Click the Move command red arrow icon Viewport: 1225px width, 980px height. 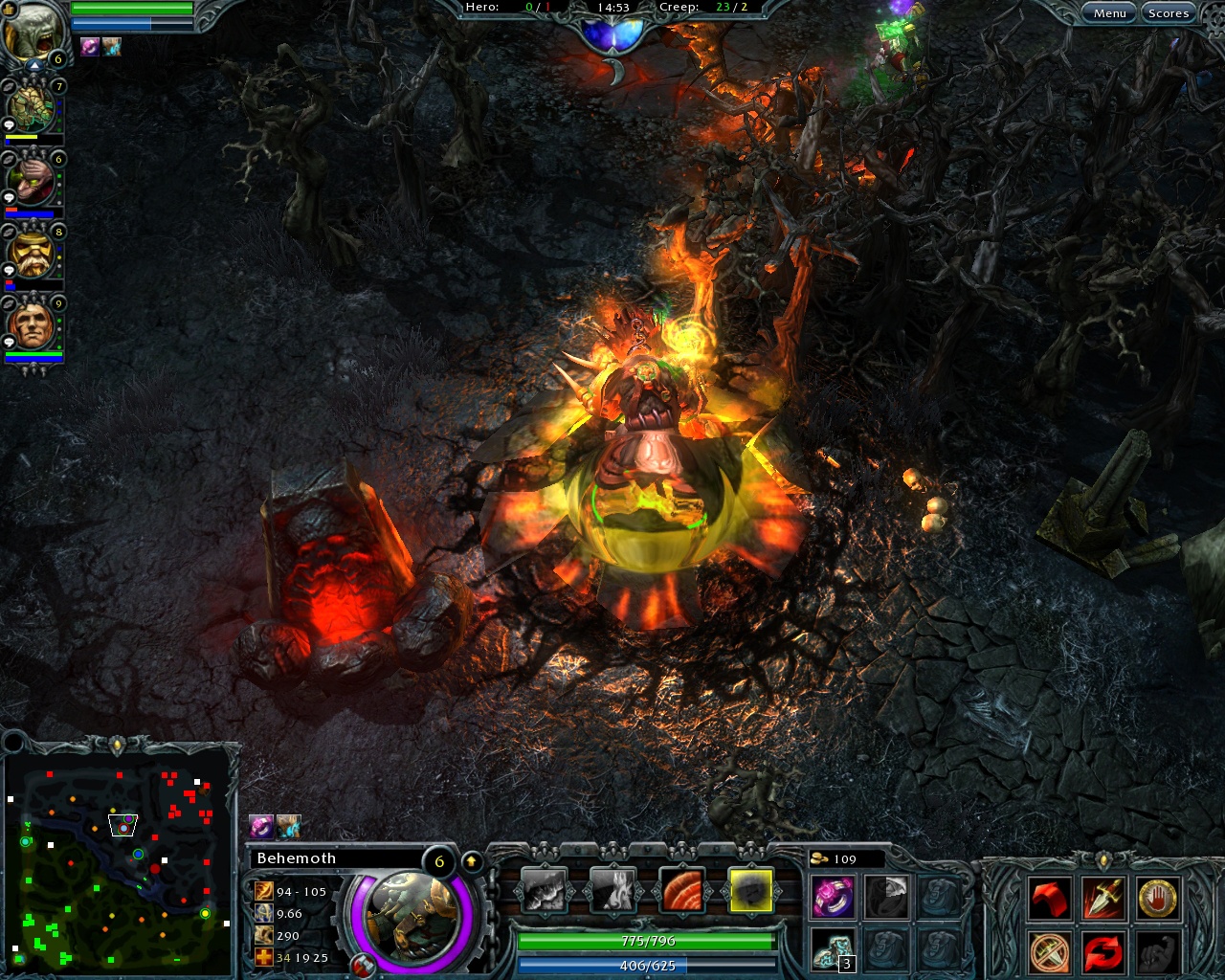(1049, 897)
